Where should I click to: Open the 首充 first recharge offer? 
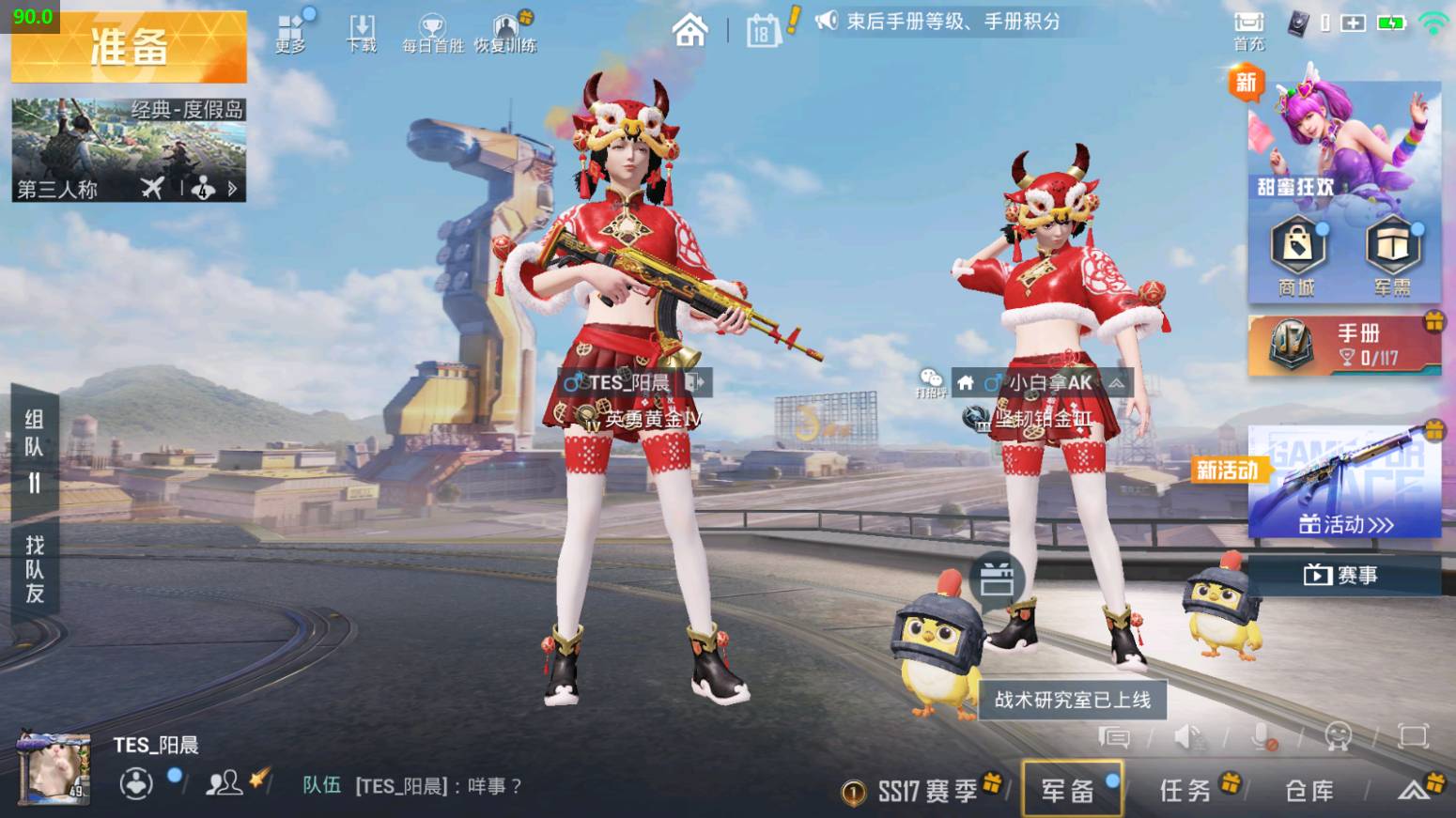1248,29
